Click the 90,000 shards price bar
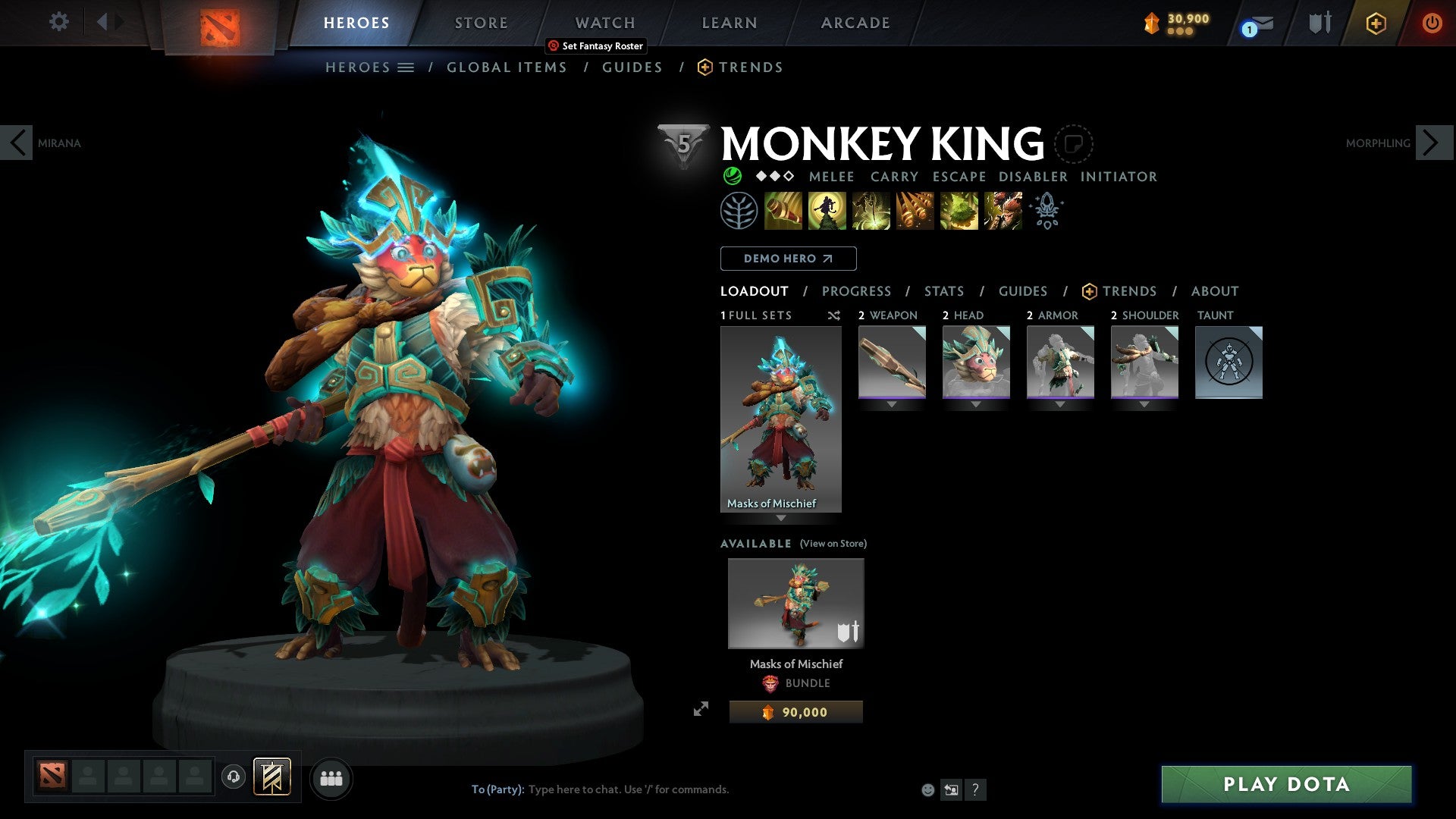Image resolution: width=1456 pixels, height=819 pixels. 795,711
